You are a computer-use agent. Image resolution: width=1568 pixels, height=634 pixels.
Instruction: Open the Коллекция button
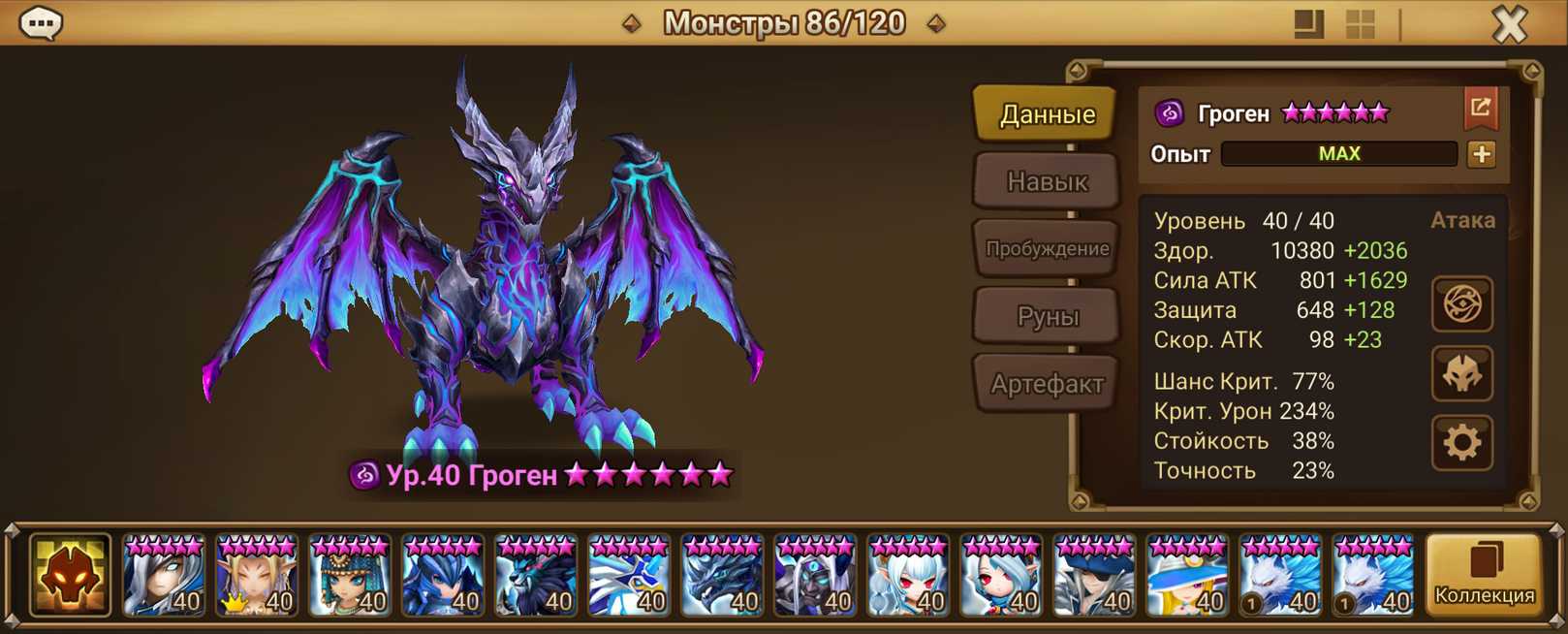(1484, 576)
